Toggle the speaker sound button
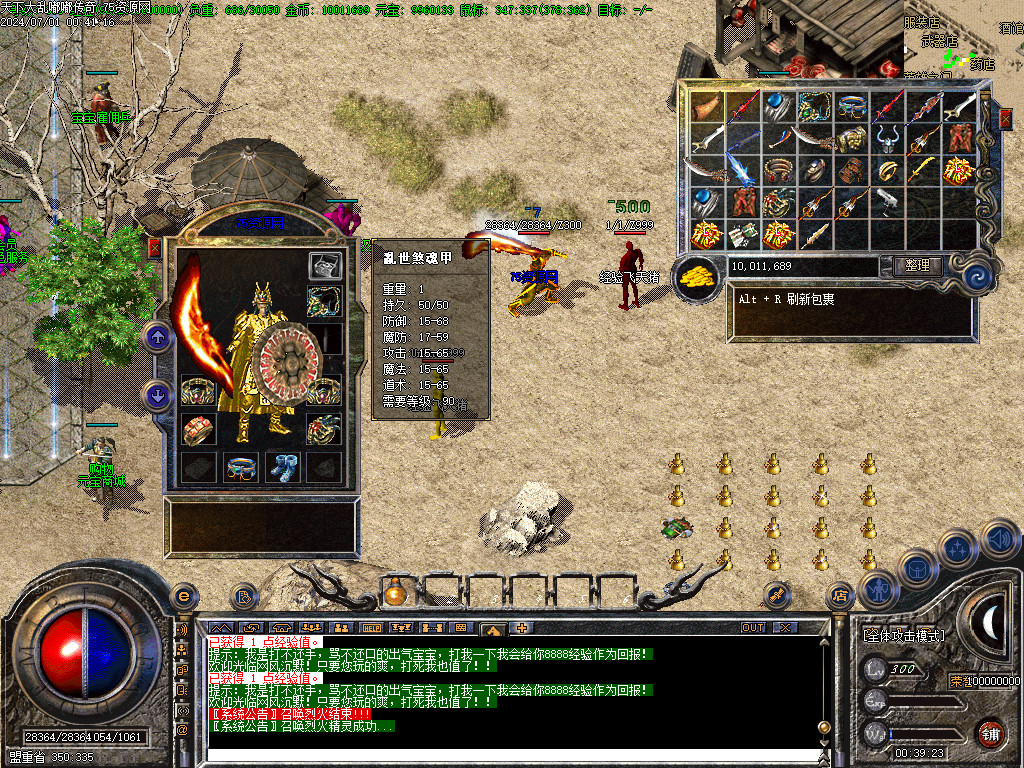The image size is (1024, 768). pyautogui.click(x=1000, y=541)
